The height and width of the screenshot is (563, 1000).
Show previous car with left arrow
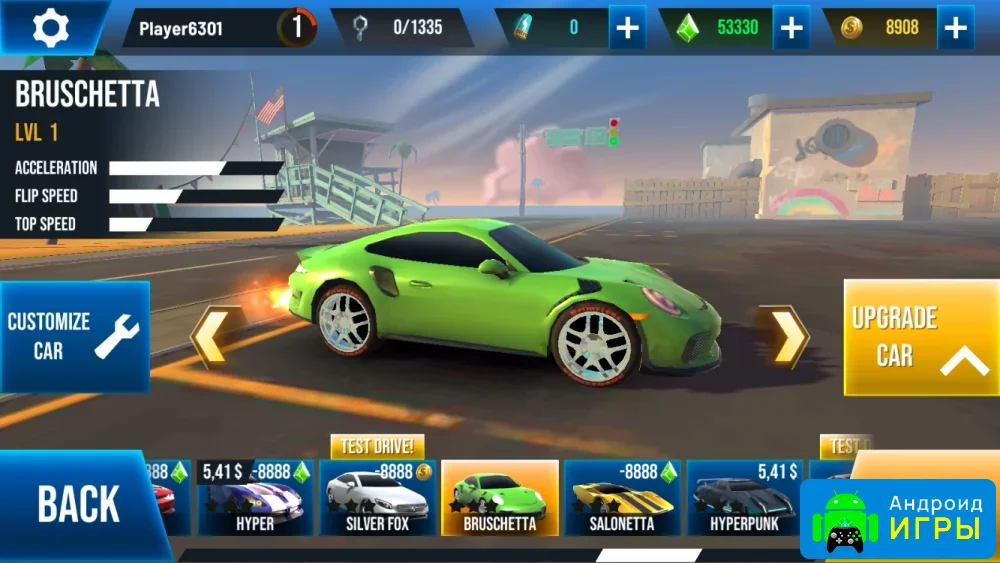tap(211, 337)
